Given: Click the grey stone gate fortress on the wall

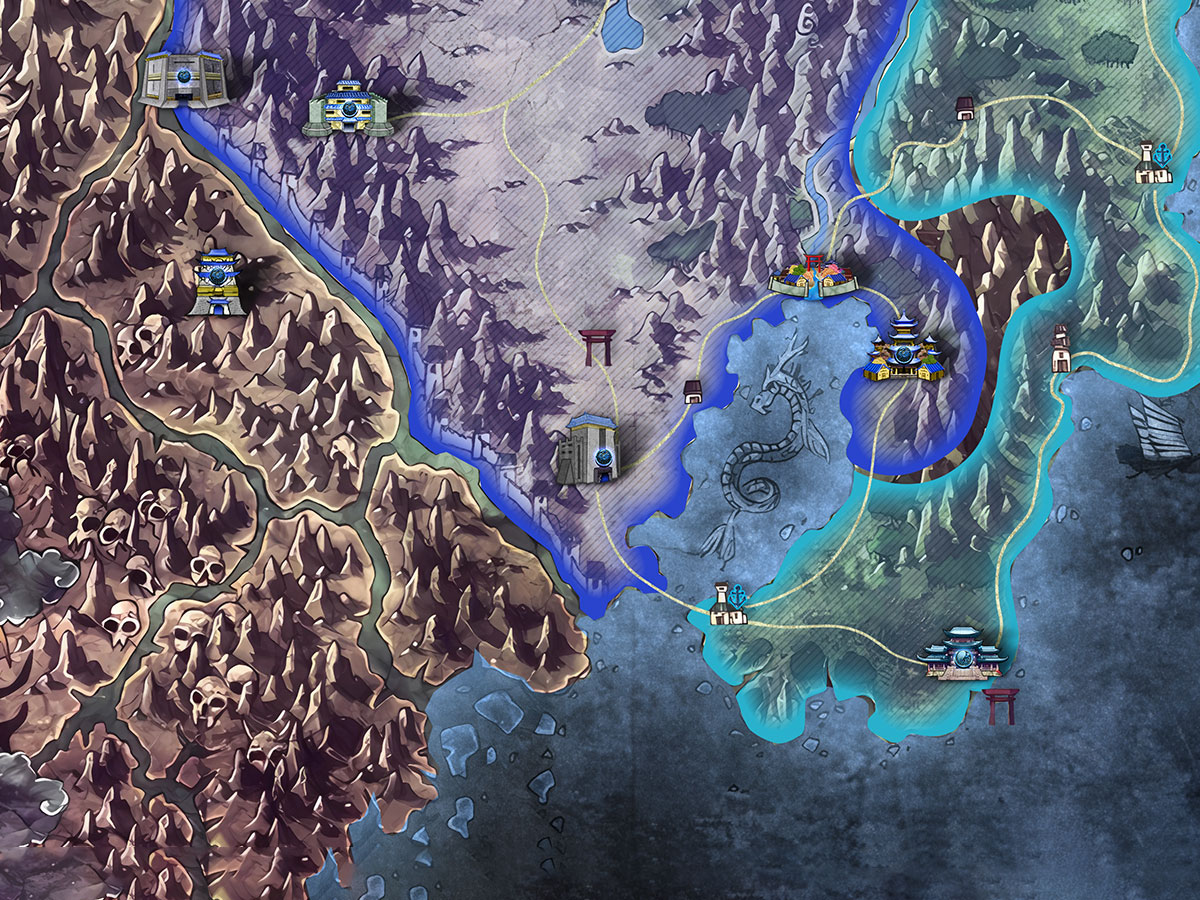Looking at the screenshot, I should coord(588,451).
